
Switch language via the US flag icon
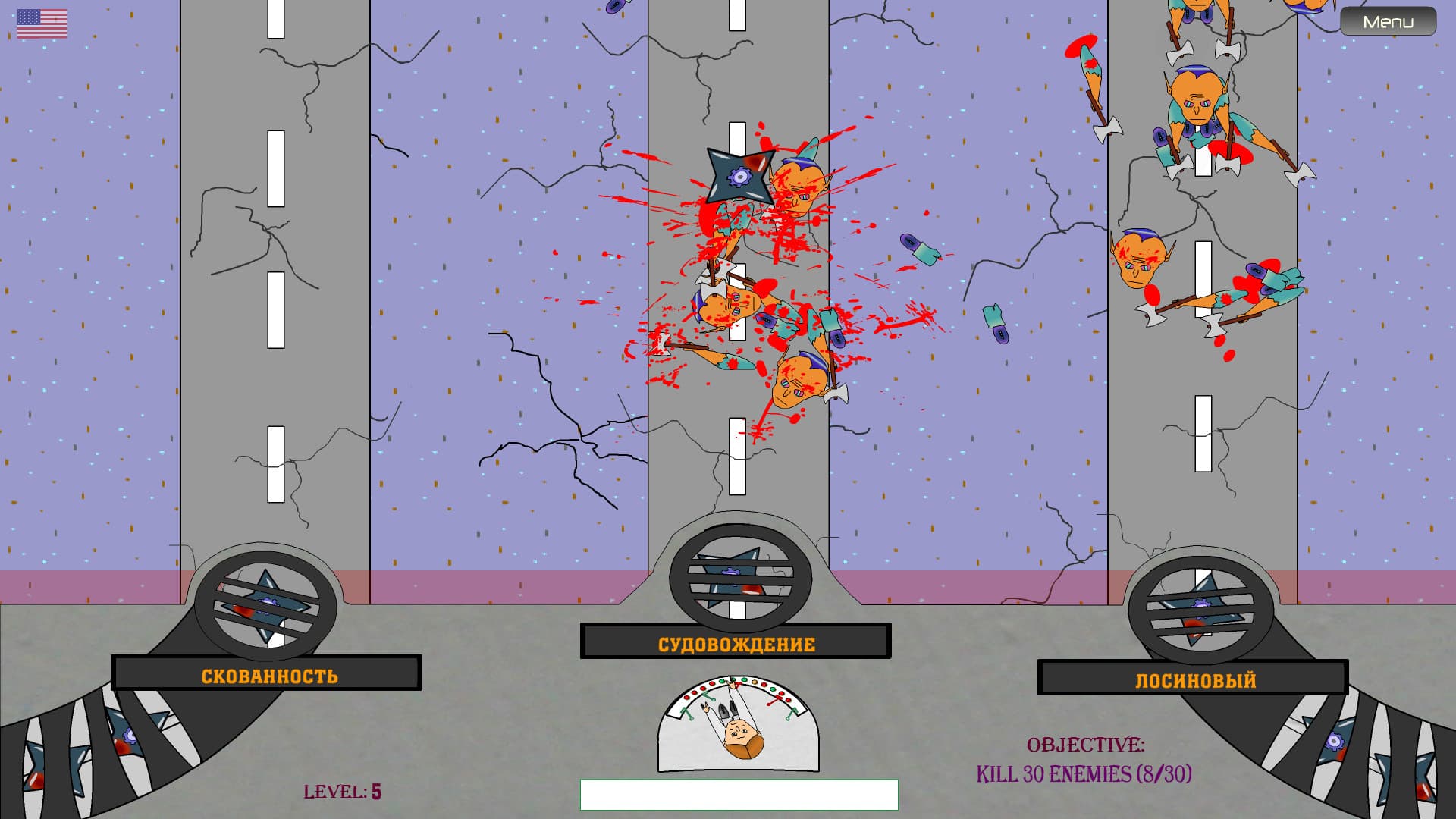pyautogui.click(x=42, y=24)
